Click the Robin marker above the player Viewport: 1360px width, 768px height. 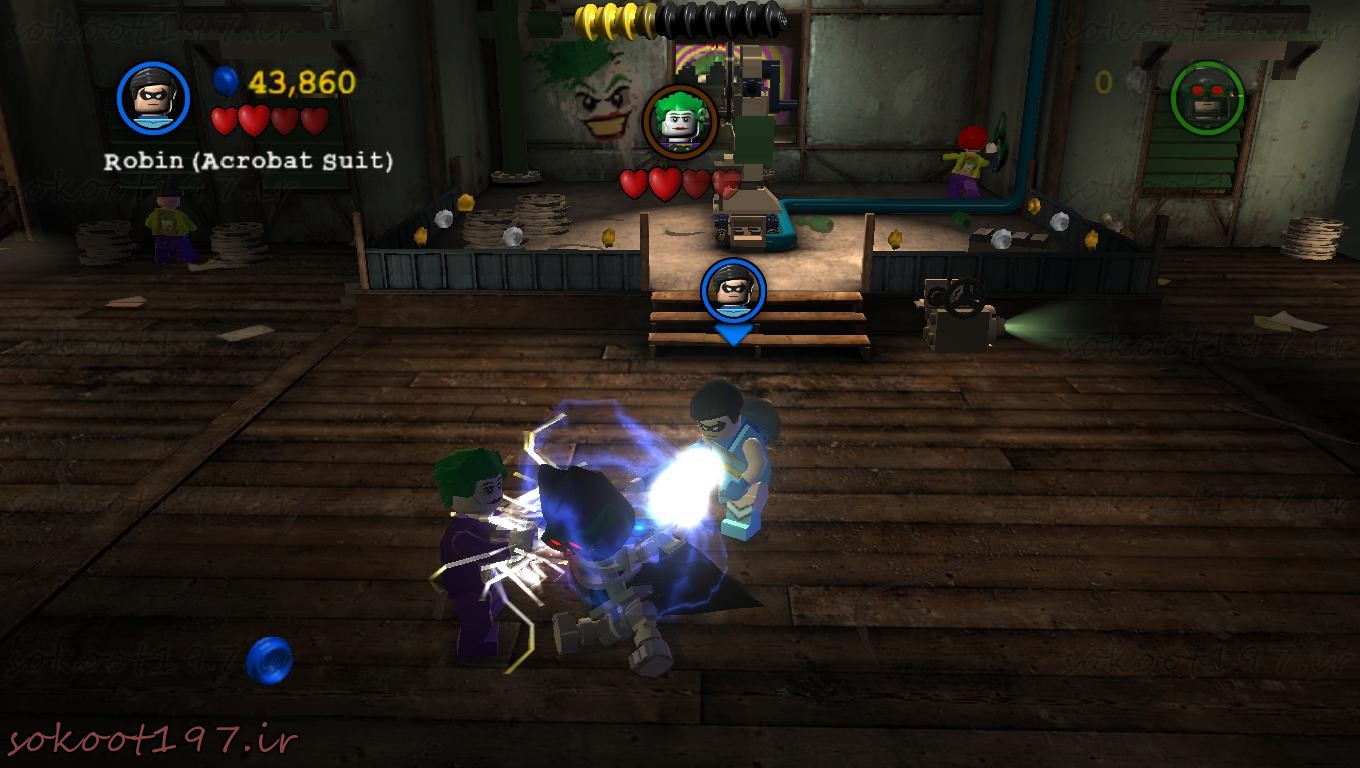[x=733, y=290]
